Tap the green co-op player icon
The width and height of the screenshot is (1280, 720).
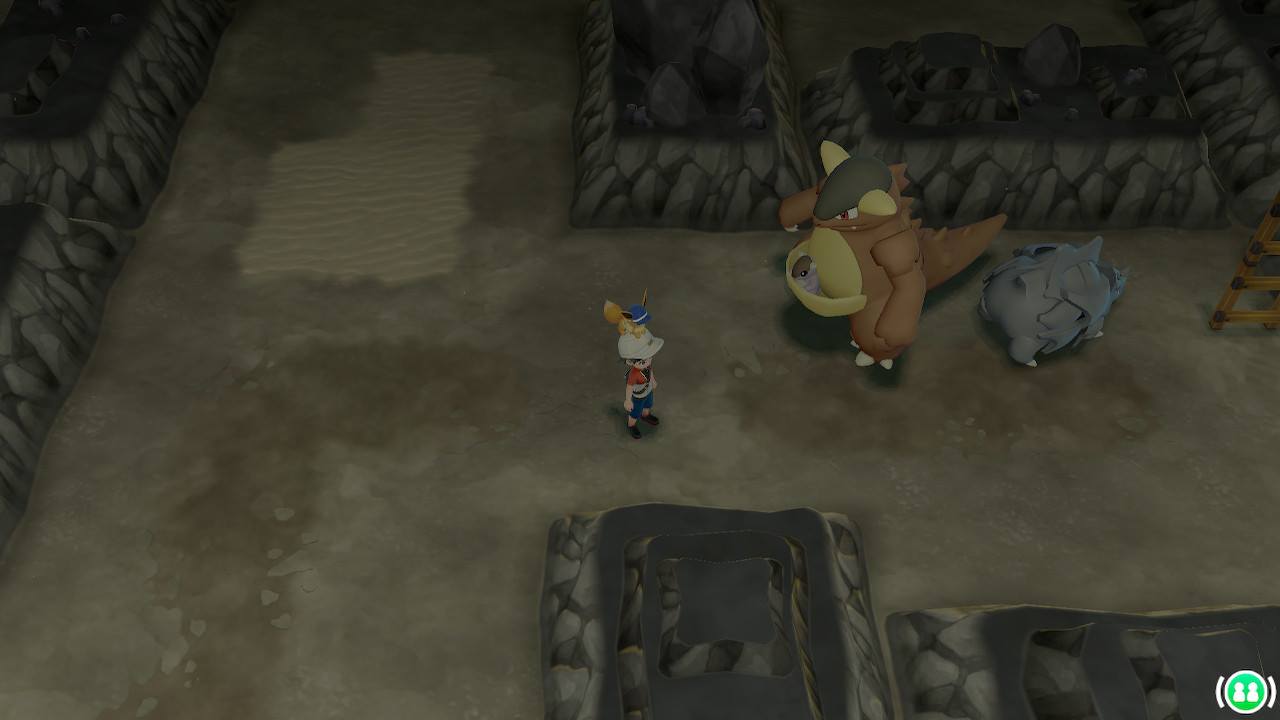click(x=1244, y=691)
